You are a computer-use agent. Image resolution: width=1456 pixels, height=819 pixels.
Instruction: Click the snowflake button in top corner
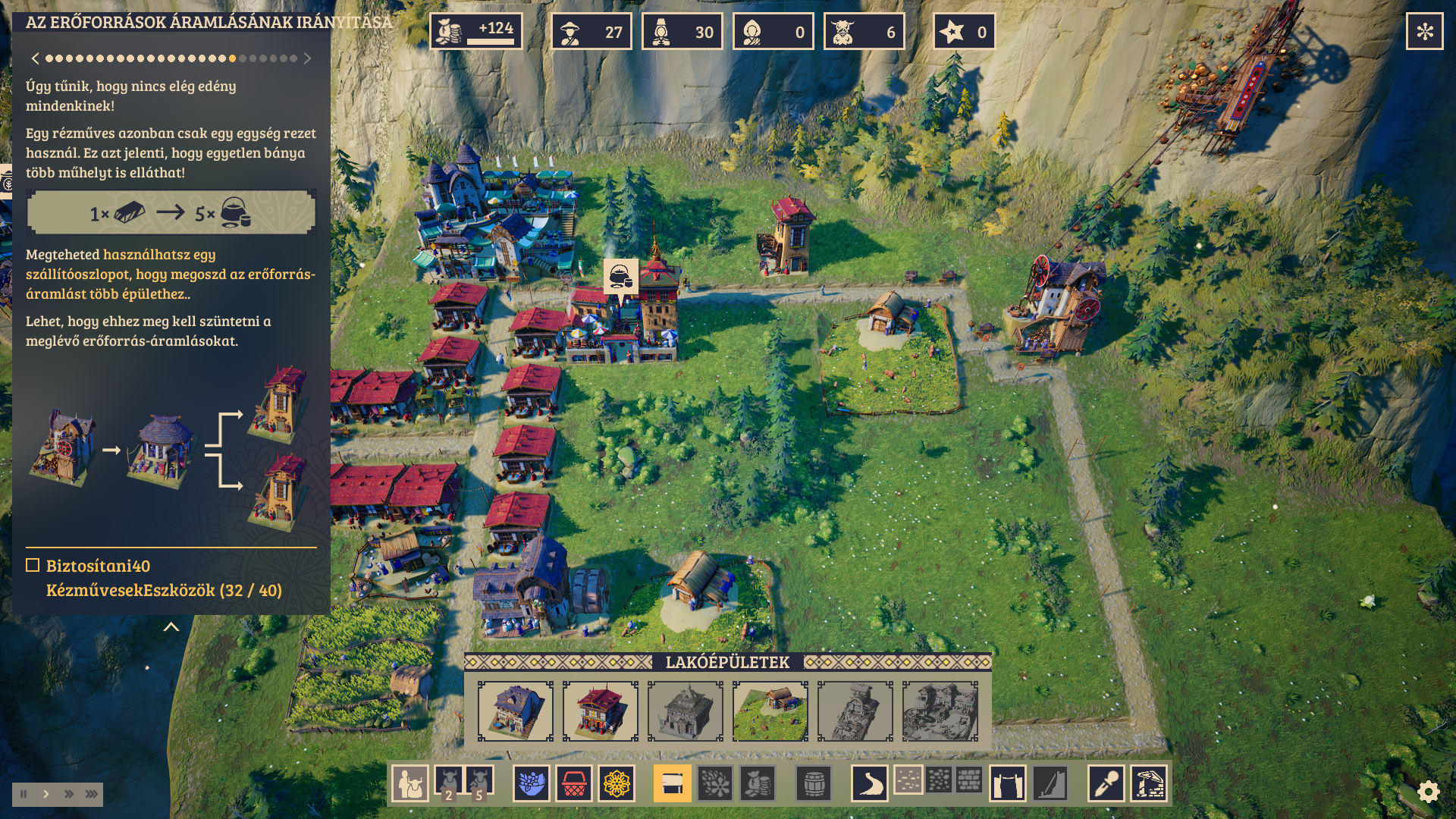(1424, 32)
